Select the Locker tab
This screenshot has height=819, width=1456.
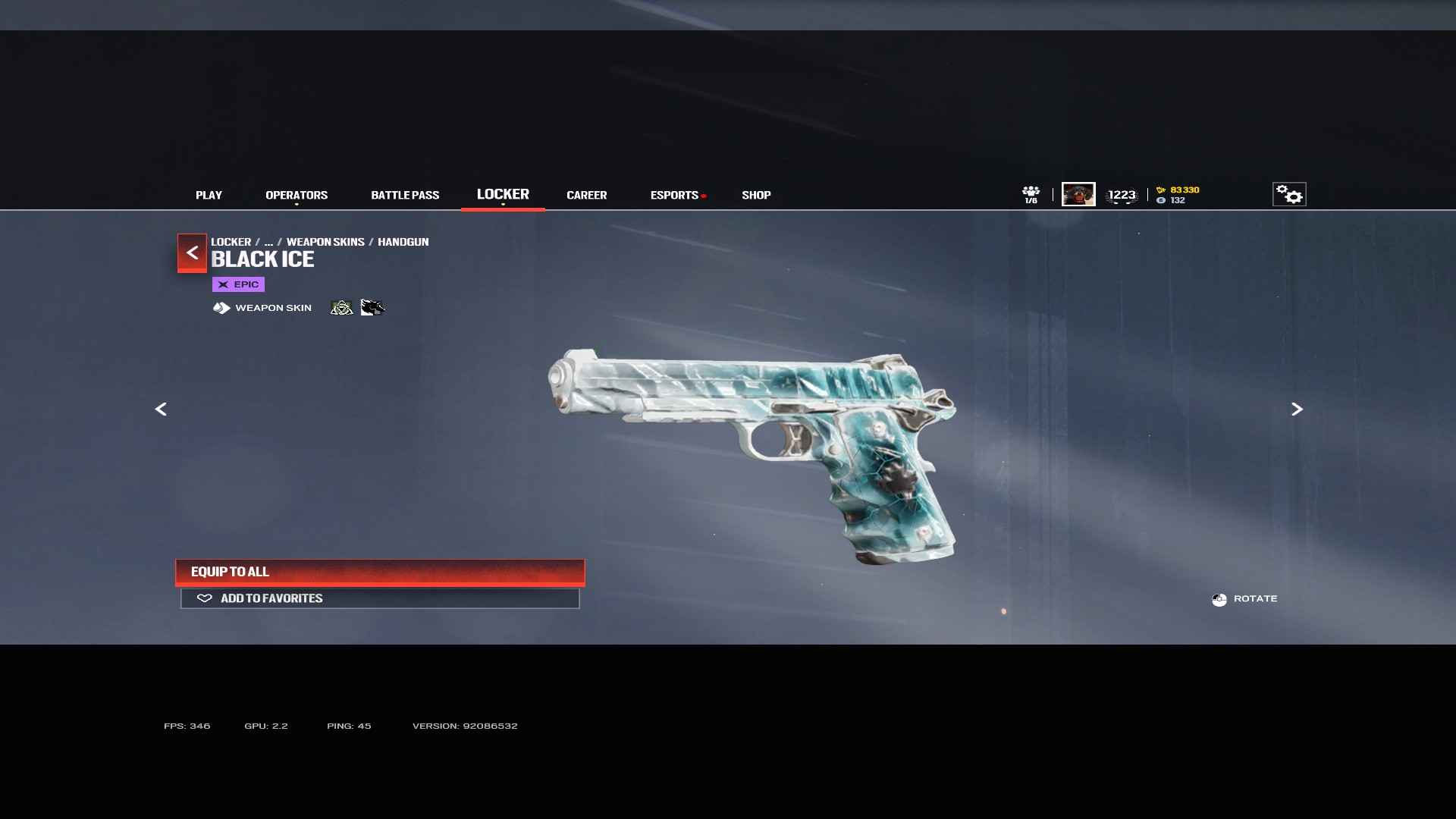[x=503, y=194]
